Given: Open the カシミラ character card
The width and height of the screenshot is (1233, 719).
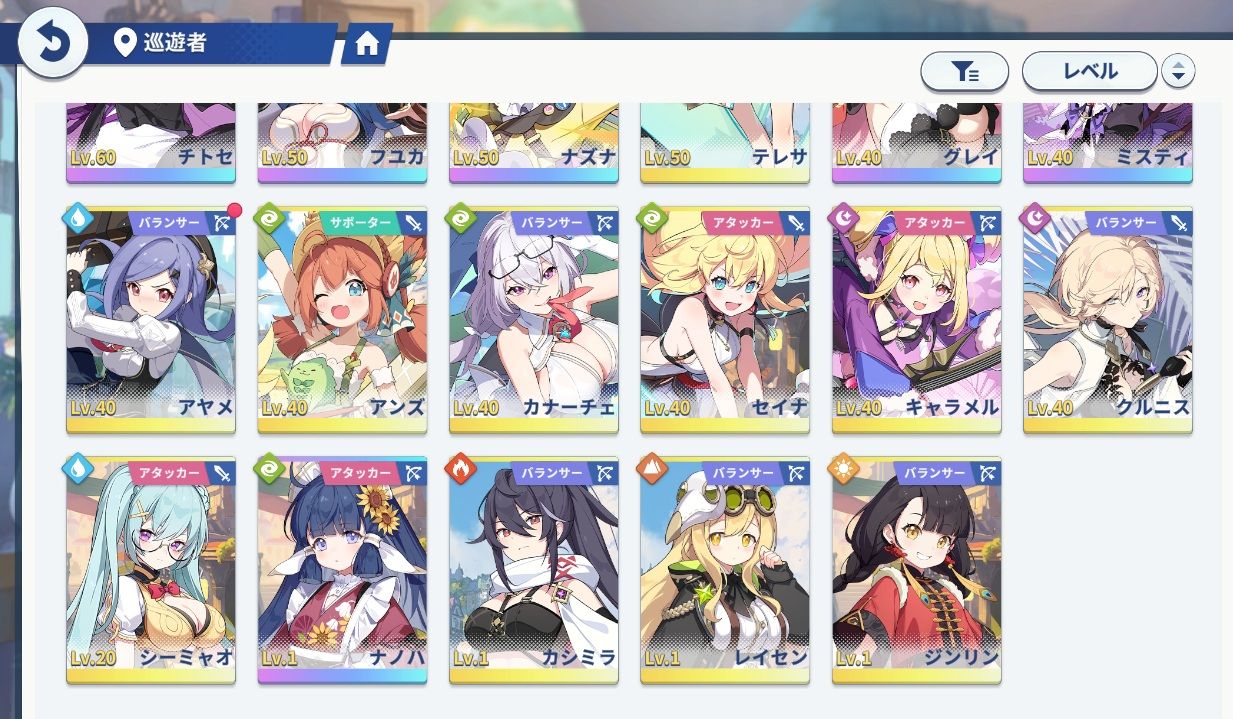Looking at the screenshot, I should pos(534,570).
